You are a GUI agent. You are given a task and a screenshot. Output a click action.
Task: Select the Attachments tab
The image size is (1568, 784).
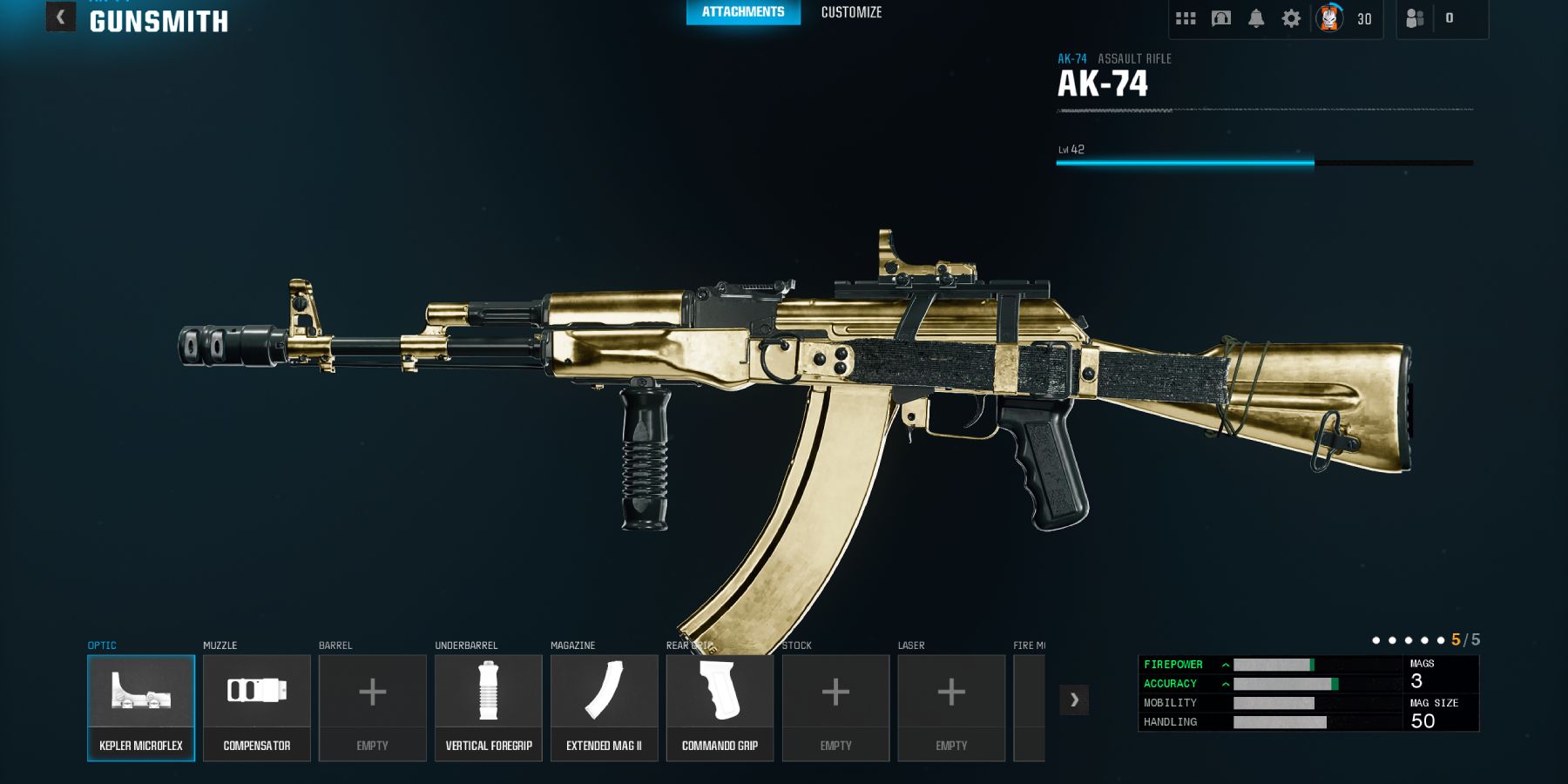(x=743, y=12)
